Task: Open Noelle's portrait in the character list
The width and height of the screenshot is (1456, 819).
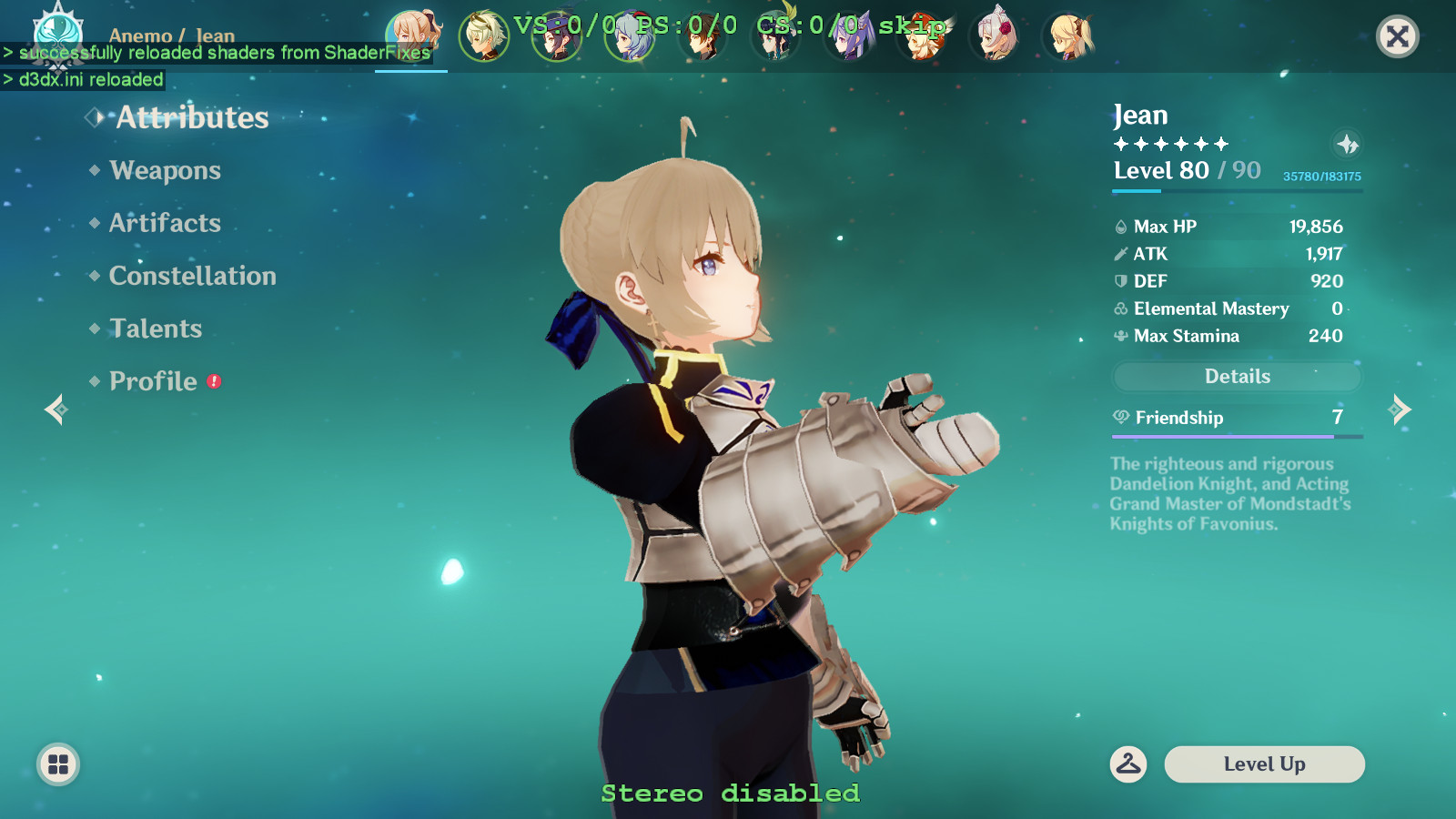Action: [995, 36]
